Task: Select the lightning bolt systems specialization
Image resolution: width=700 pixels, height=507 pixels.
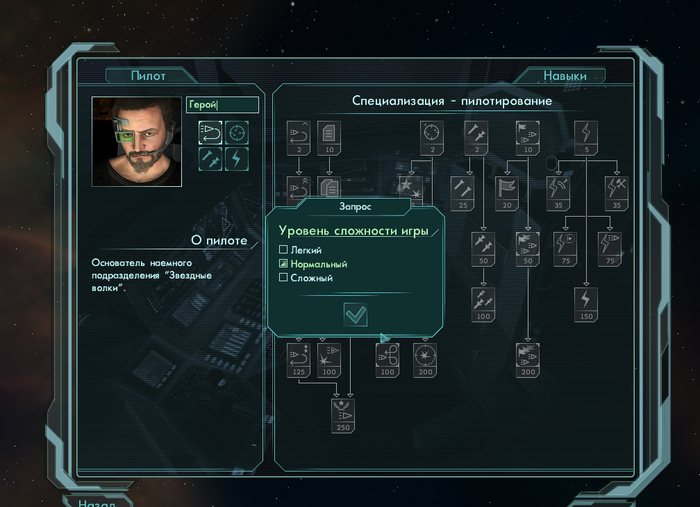Action: 237,159
